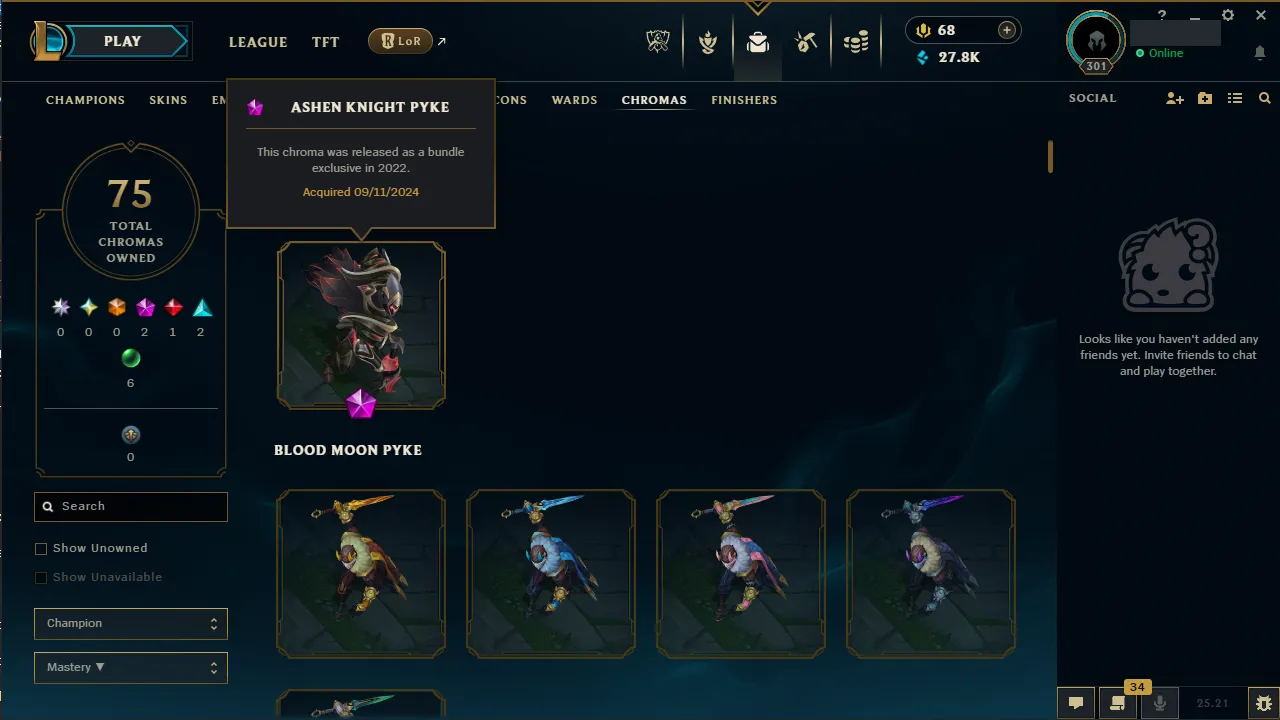Click the add-friend icon in Social panel

1175,97
